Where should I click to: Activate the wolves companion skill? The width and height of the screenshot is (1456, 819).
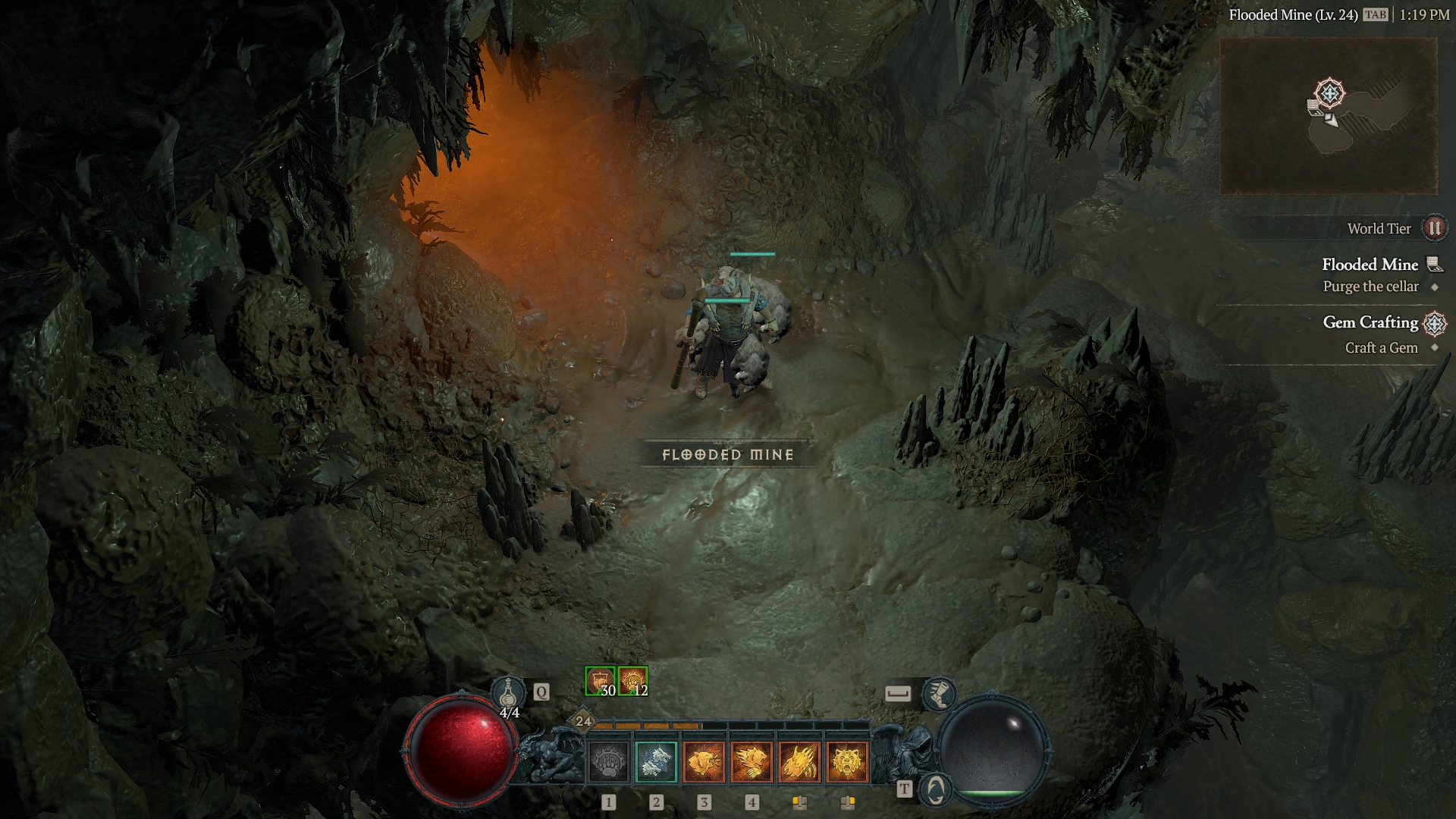(656, 761)
